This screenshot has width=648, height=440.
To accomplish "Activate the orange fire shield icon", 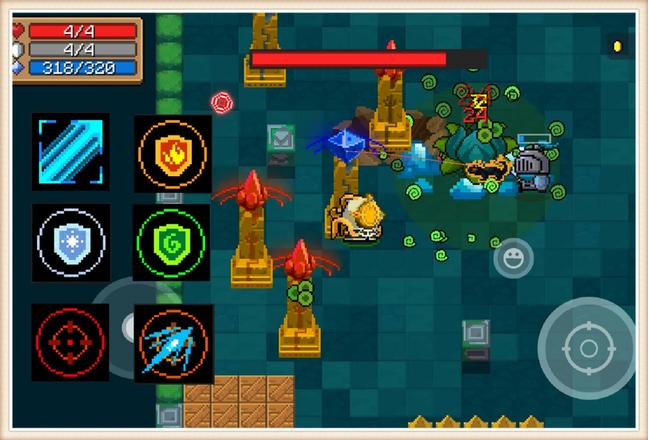I will pyautogui.click(x=173, y=152).
